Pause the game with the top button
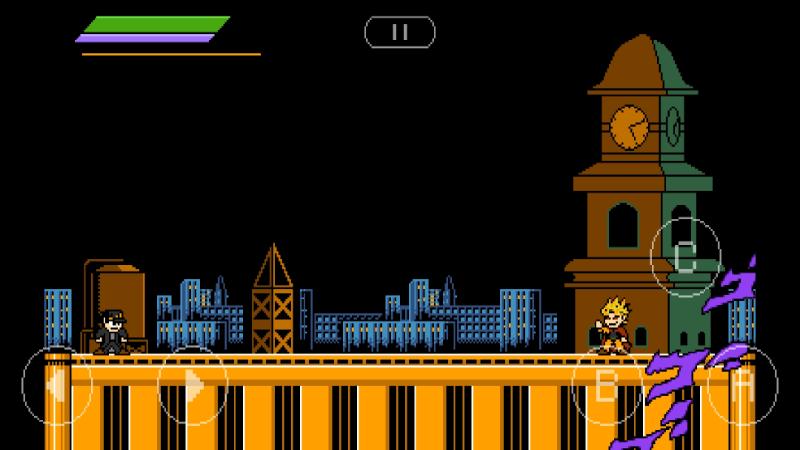 click(x=400, y=32)
